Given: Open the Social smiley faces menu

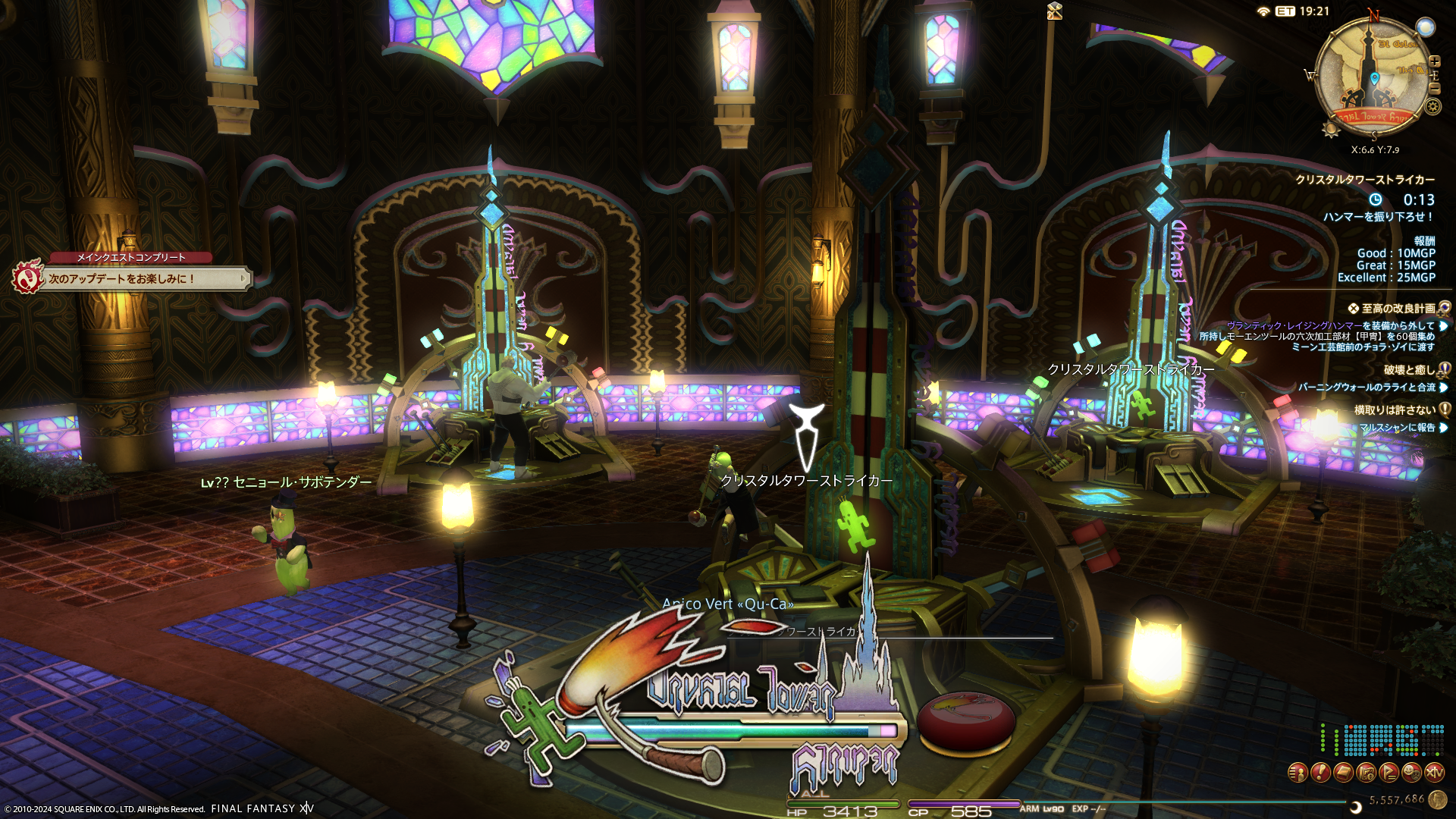Looking at the screenshot, I should (x=1411, y=773).
